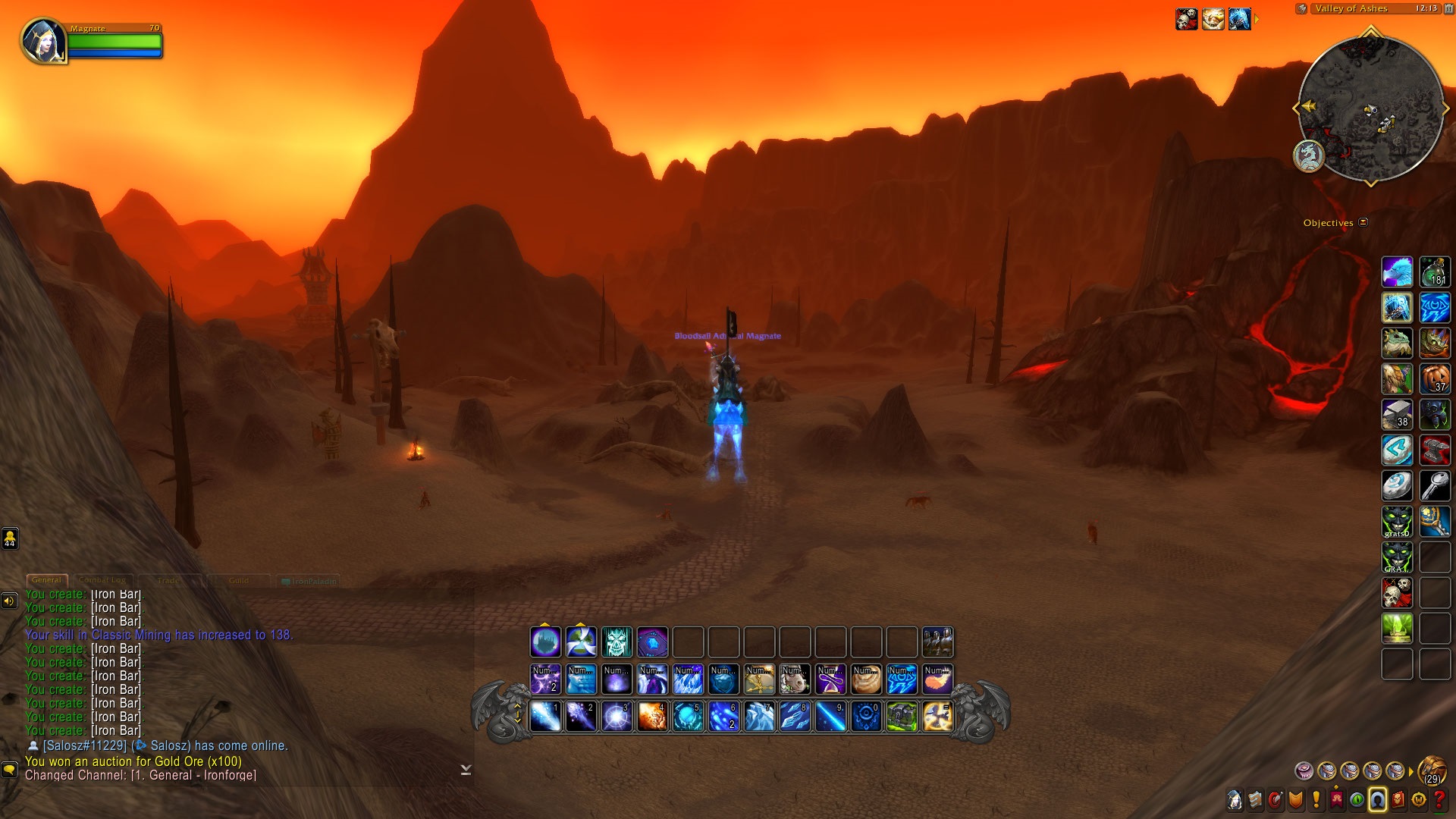Use the icy skull ability icon
The width and height of the screenshot is (1456, 819).
[617, 642]
